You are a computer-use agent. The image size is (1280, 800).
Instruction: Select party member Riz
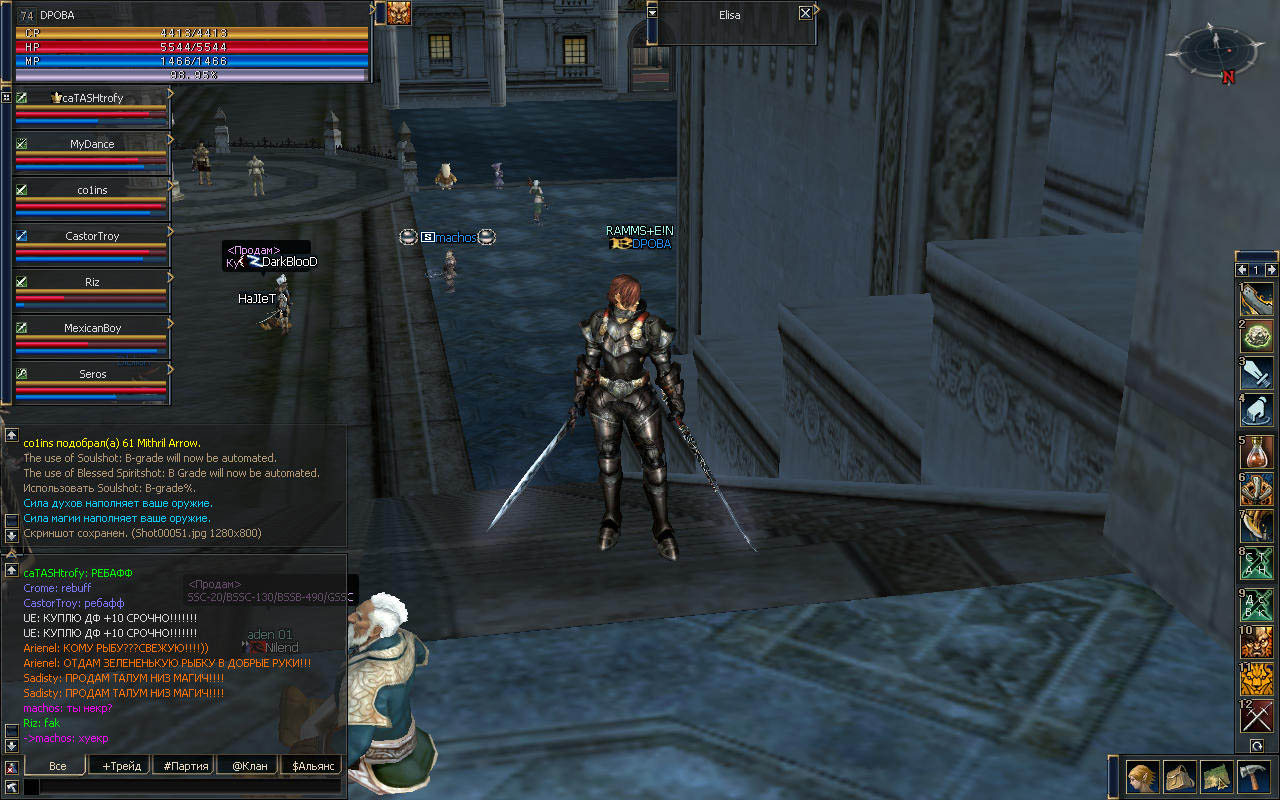(92, 282)
